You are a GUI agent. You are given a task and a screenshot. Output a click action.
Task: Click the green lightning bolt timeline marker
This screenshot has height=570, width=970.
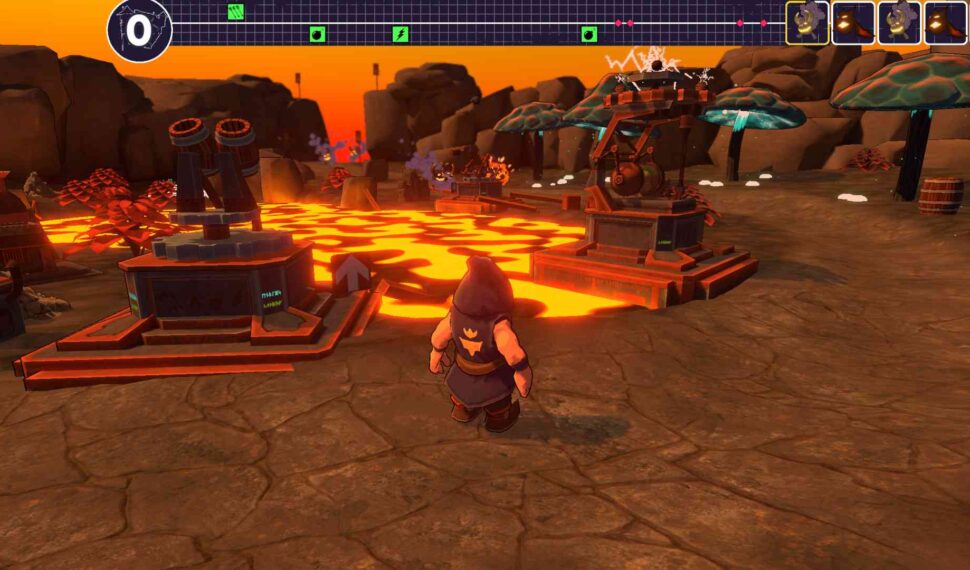400,35
